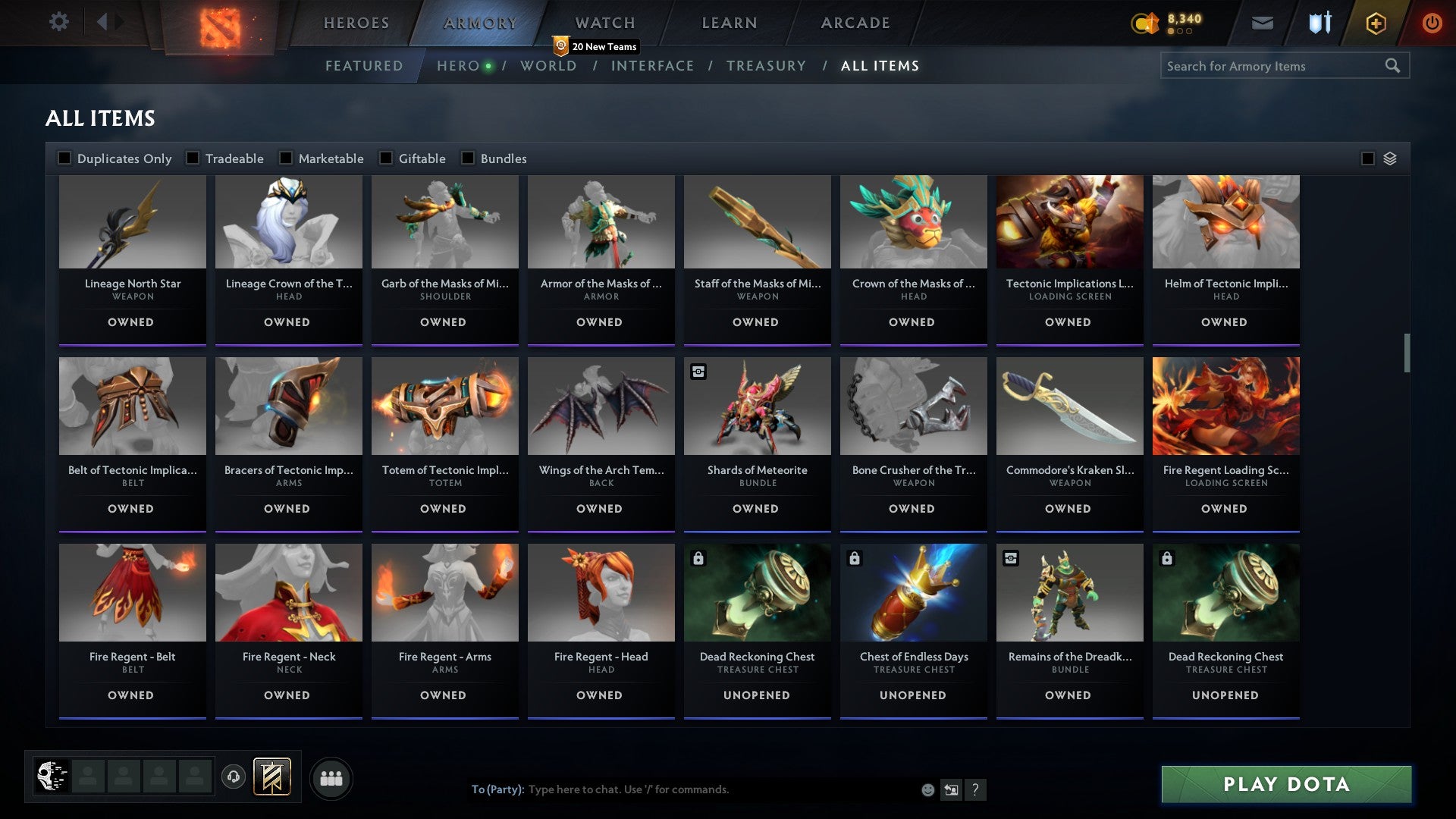Open the 20 New Teams notification
The width and height of the screenshot is (1456, 819).
click(596, 46)
